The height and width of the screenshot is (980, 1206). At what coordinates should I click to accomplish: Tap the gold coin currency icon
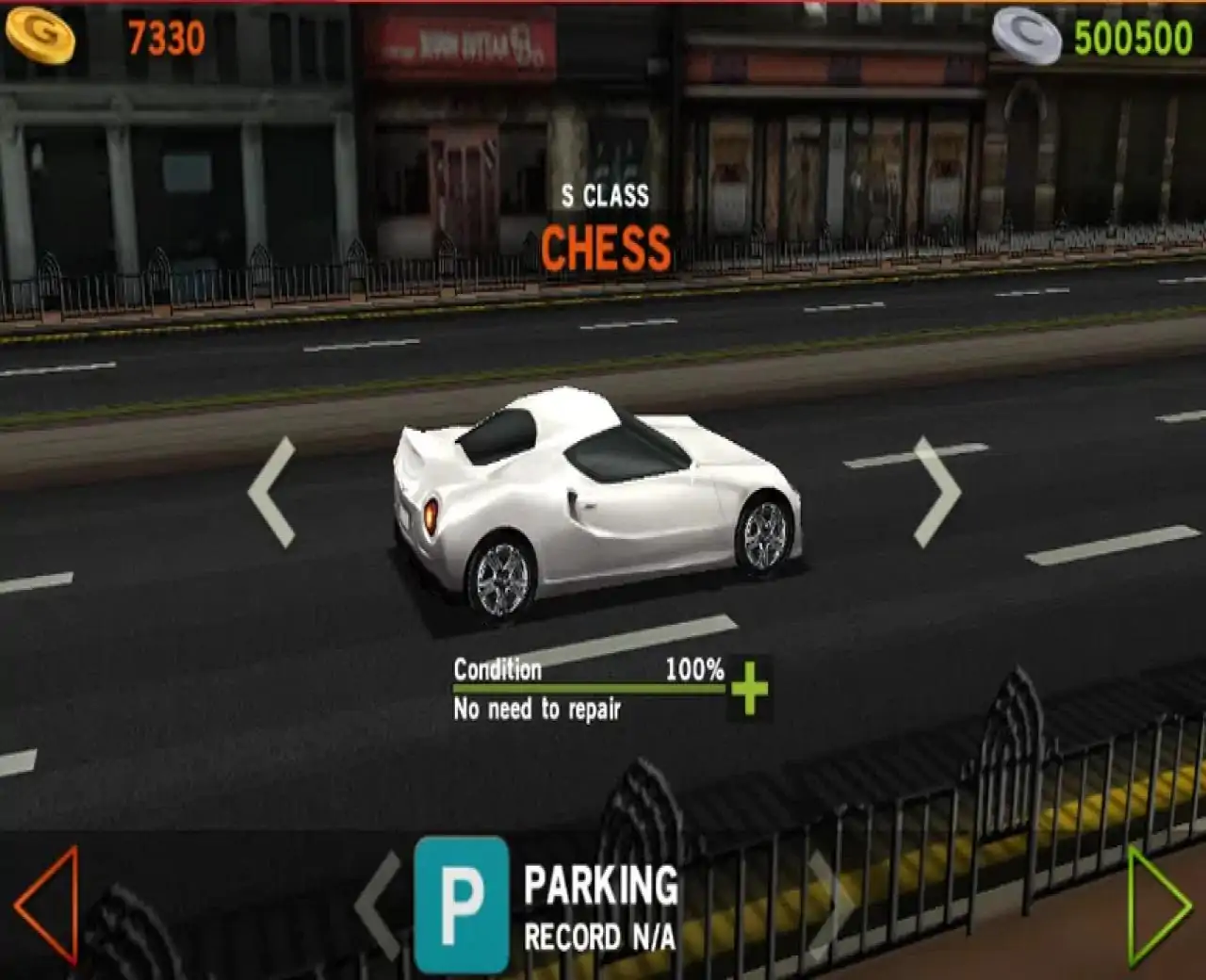41,35
